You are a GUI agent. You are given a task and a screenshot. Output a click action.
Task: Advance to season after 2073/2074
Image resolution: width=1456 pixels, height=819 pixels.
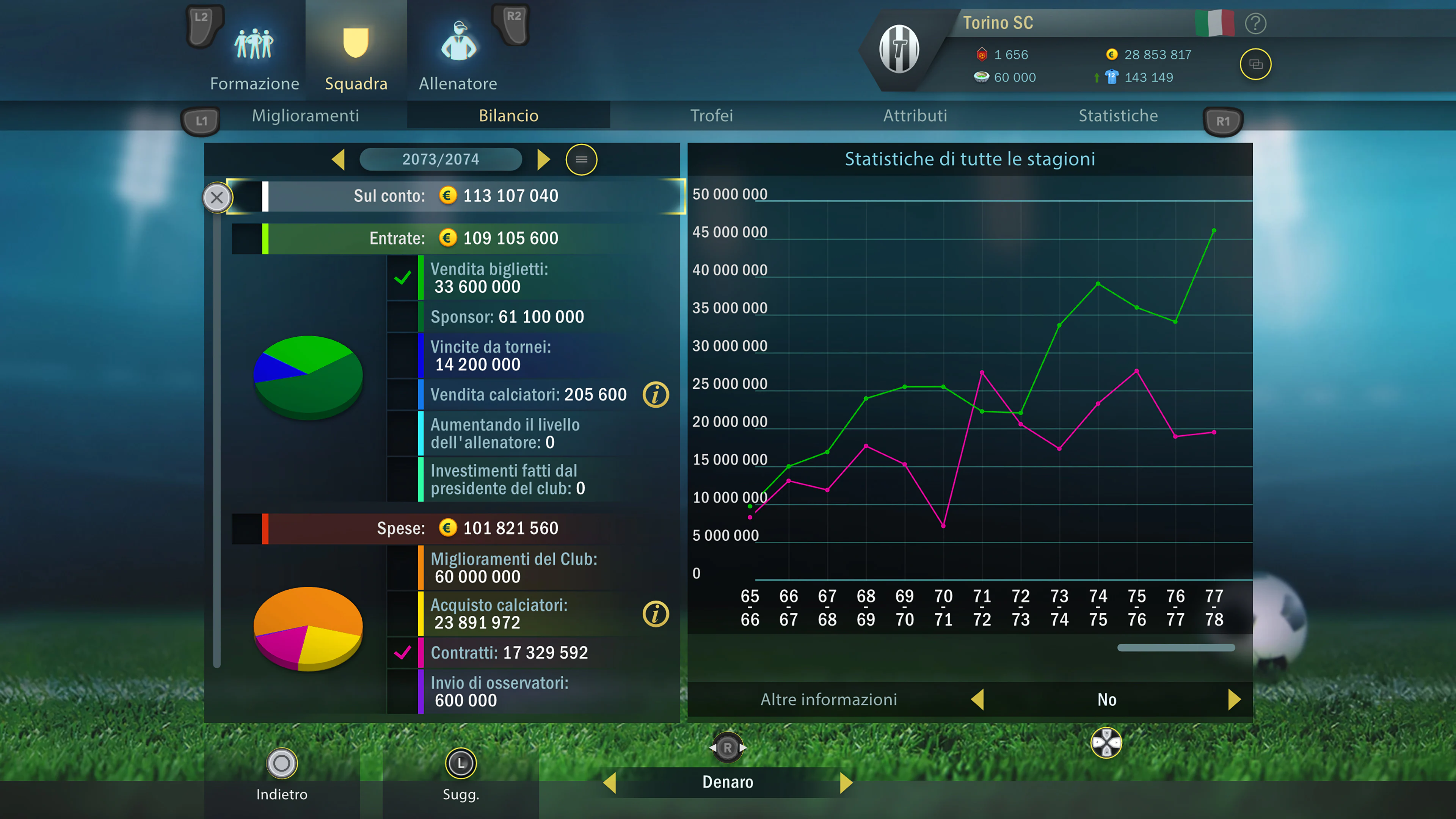543,159
